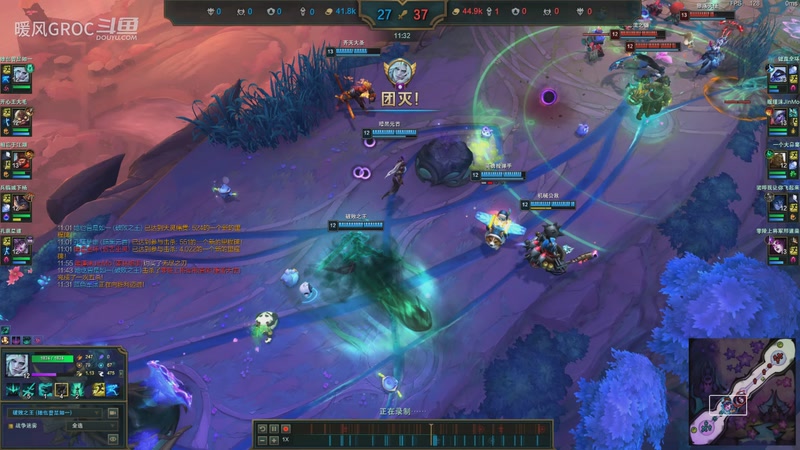Decrease replay speed with the minus button
The image size is (800, 450).
[x=262, y=440]
